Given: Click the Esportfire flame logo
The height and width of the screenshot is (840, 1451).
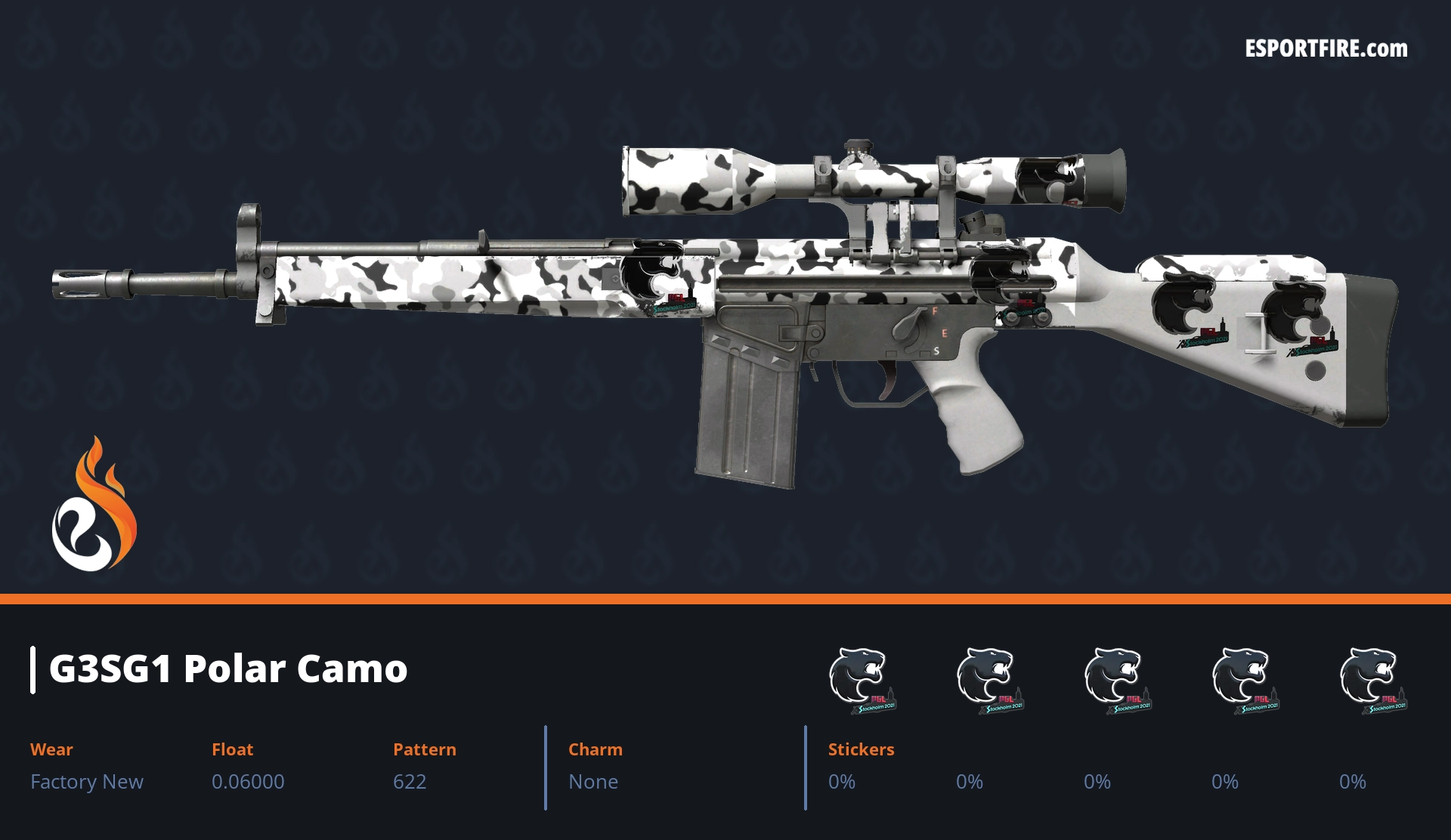Looking at the screenshot, I should click(94, 505).
